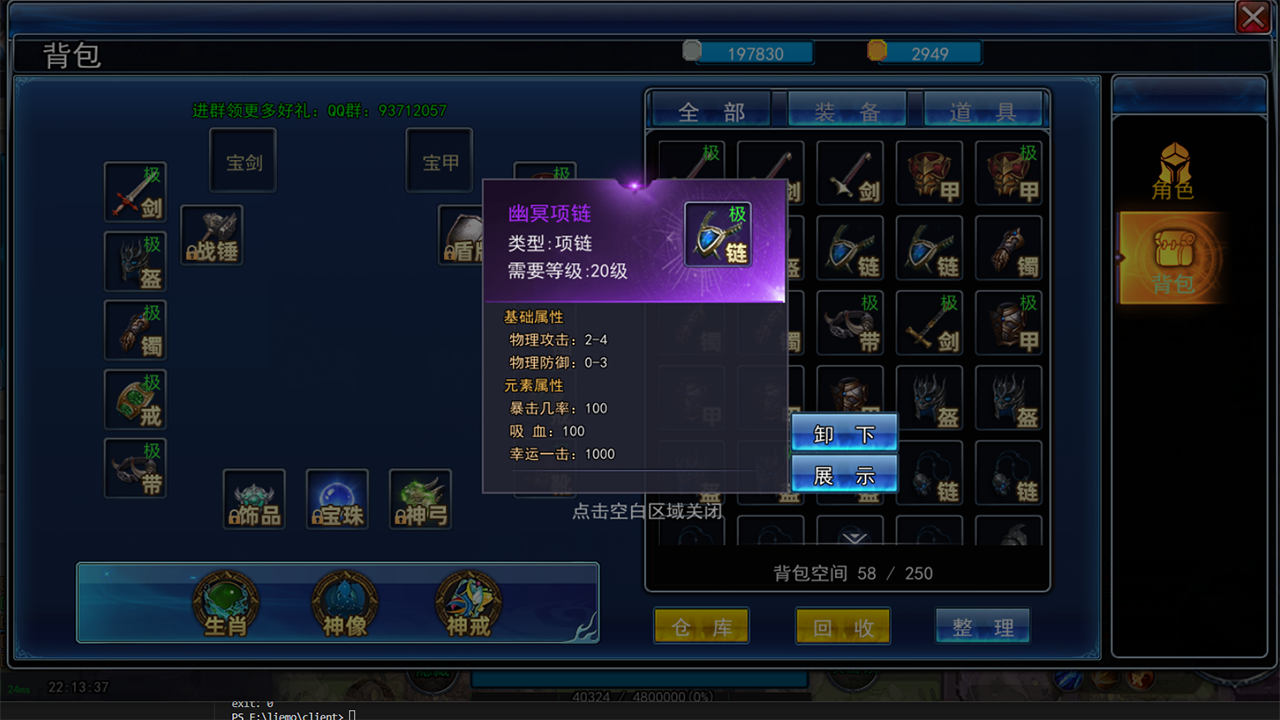1280x720 pixels.
Task: Unequip the necklace with the 卸下 button
Action: pos(844,434)
